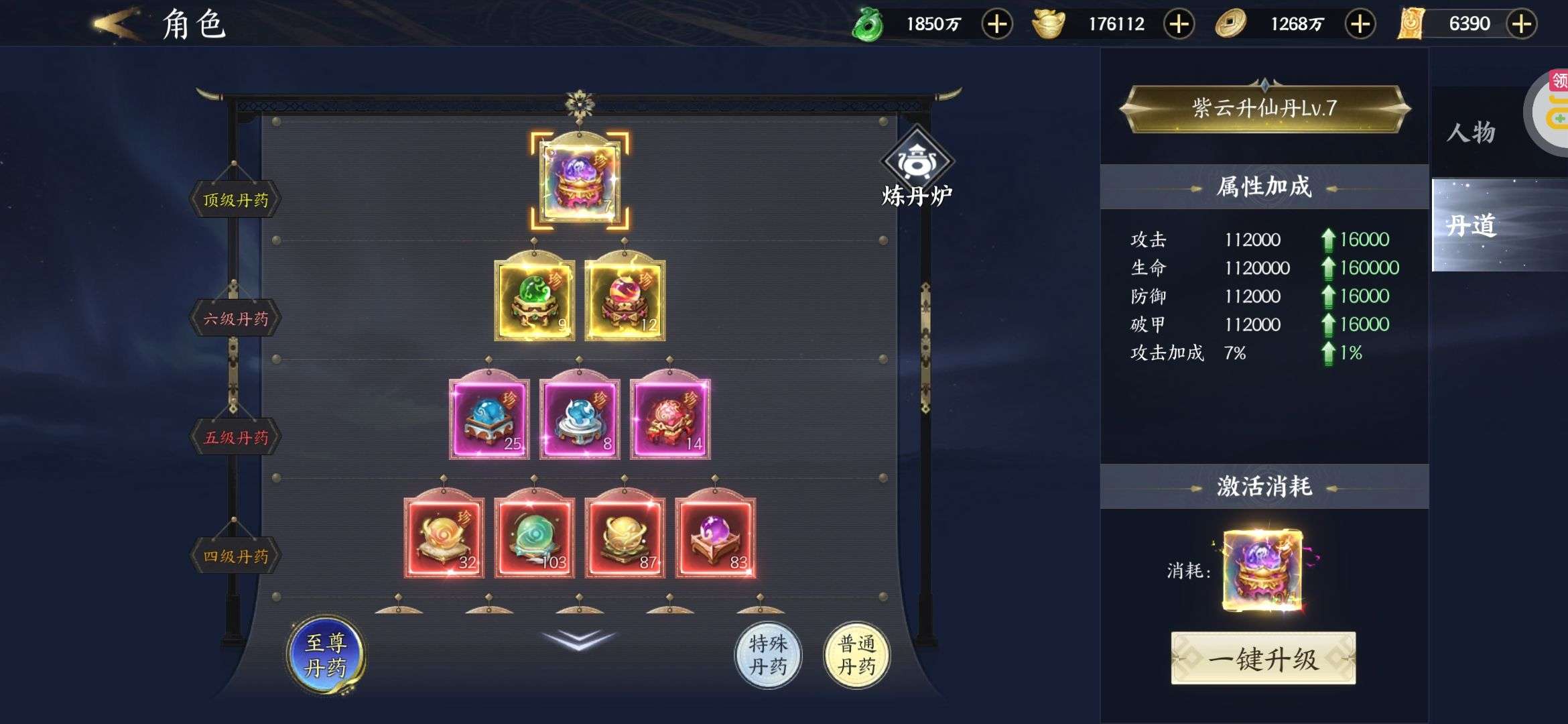The width and height of the screenshot is (1568, 724).
Task: Add more green jade currency
Action: point(996,25)
